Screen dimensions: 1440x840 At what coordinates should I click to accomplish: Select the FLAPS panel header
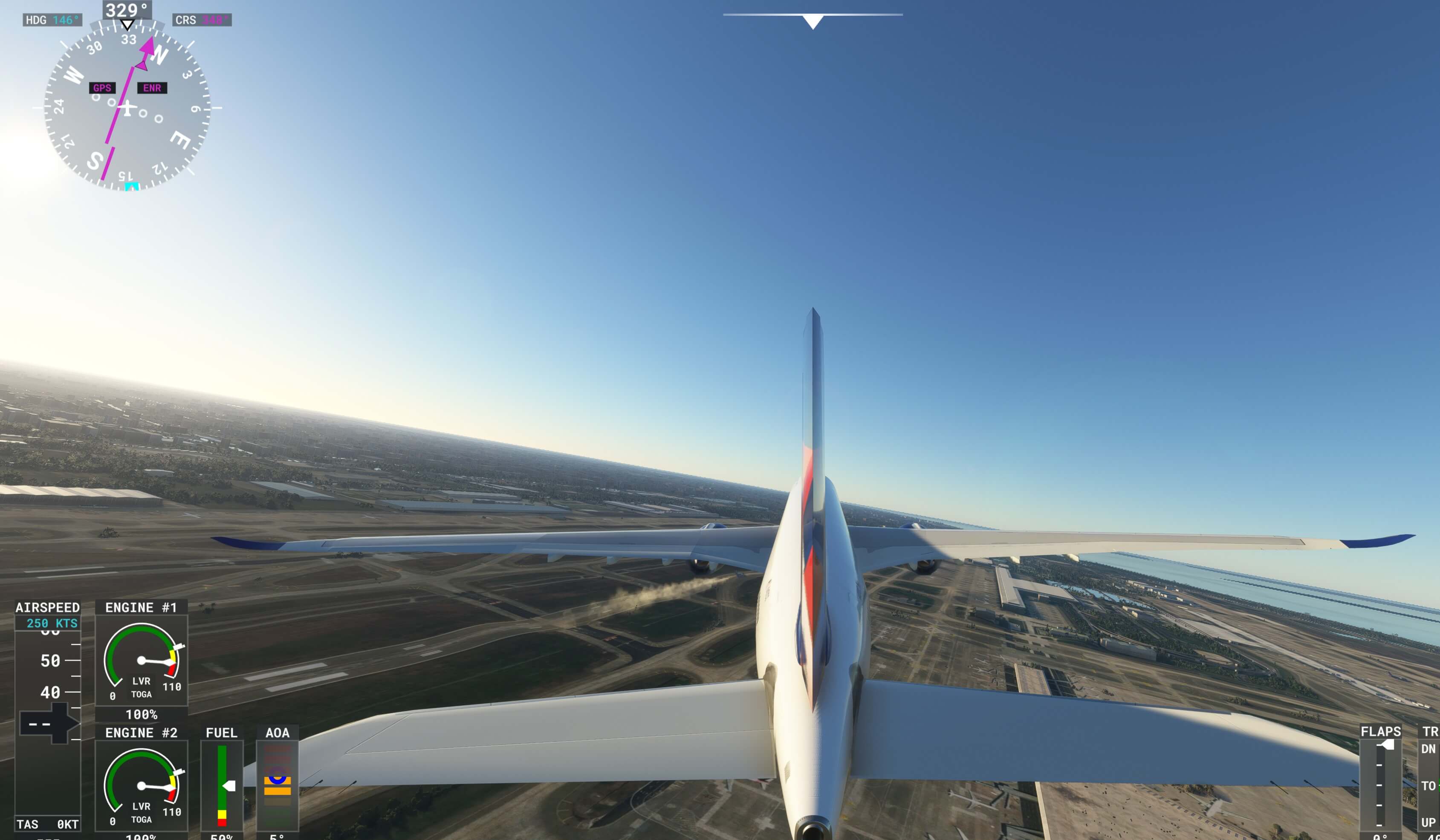click(1381, 732)
